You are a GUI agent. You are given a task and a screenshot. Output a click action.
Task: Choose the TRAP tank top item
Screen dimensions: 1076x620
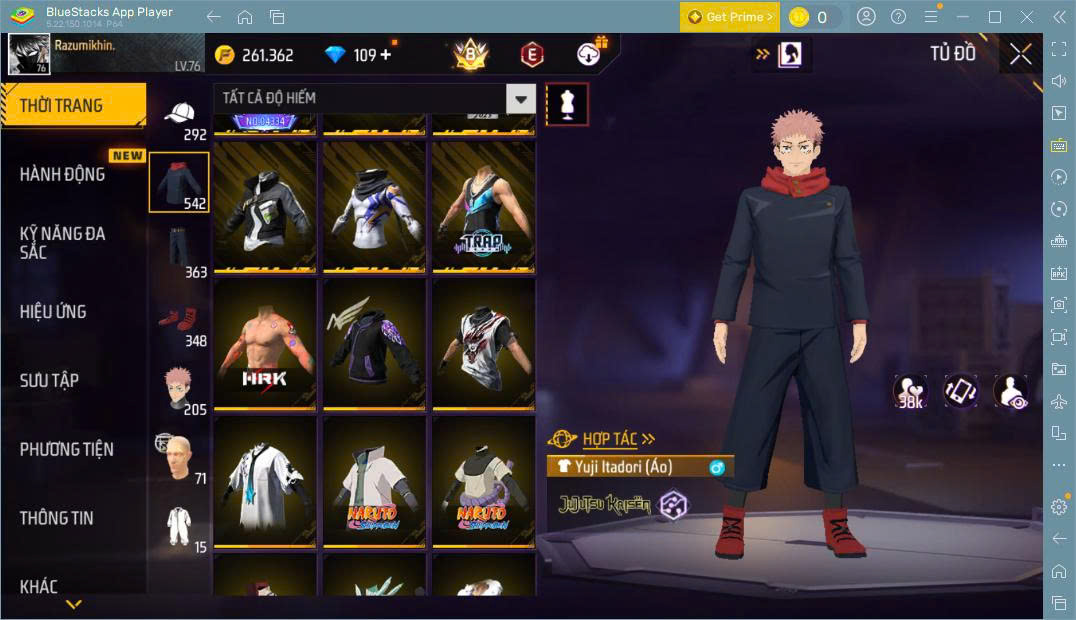coord(483,206)
